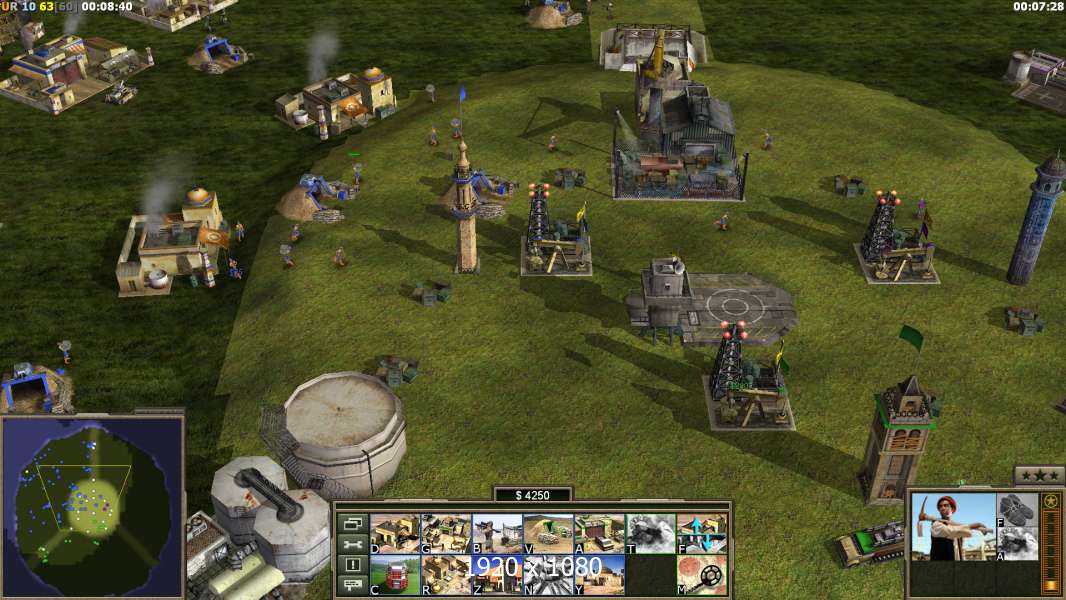Activate the mine detector icon hotkey M
The height and width of the screenshot is (600, 1066).
[x=702, y=574]
